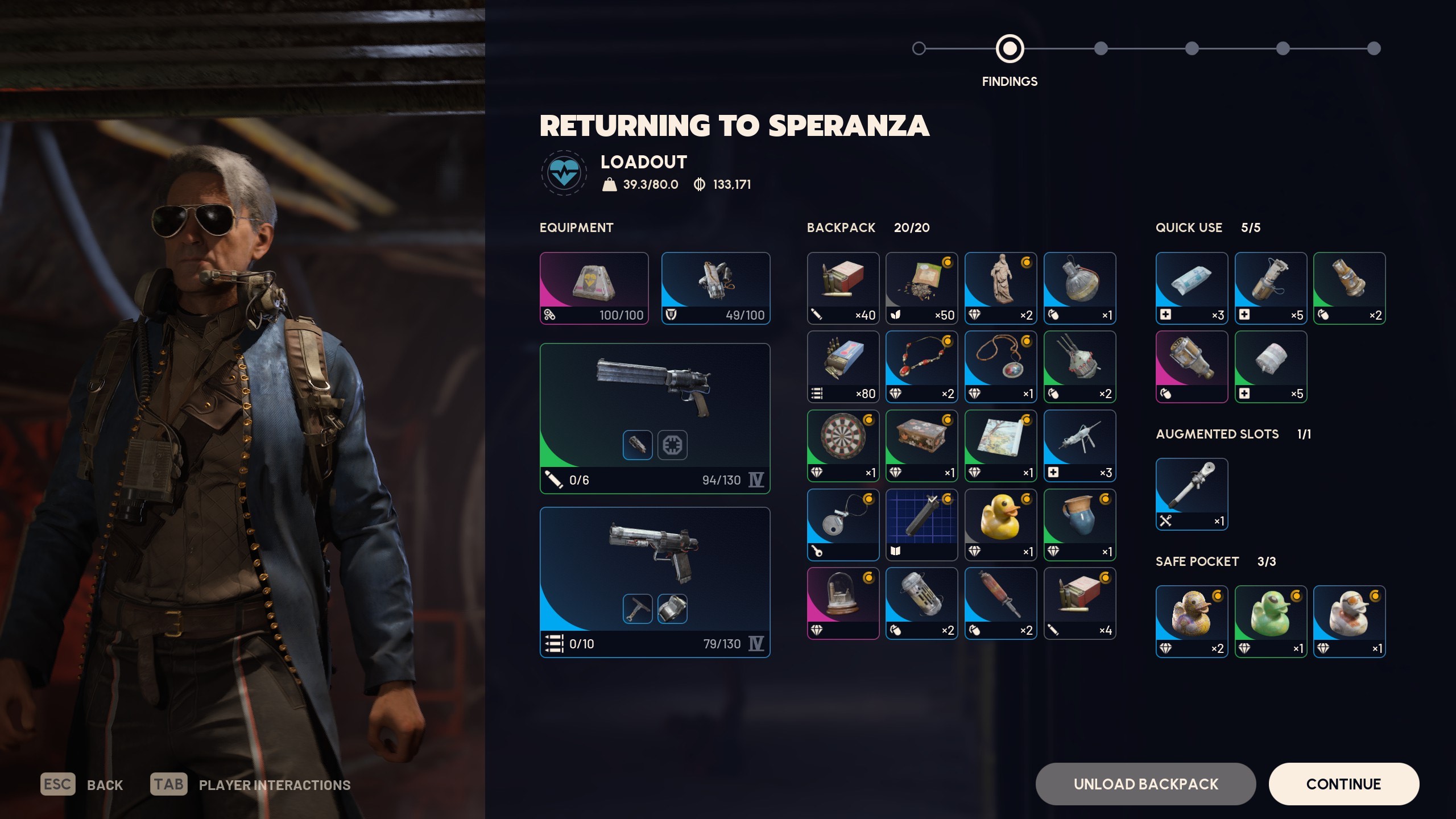Click the armor rig equipment slot showing 49/100
Image resolution: width=1456 pixels, height=819 pixels.
(715, 287)
